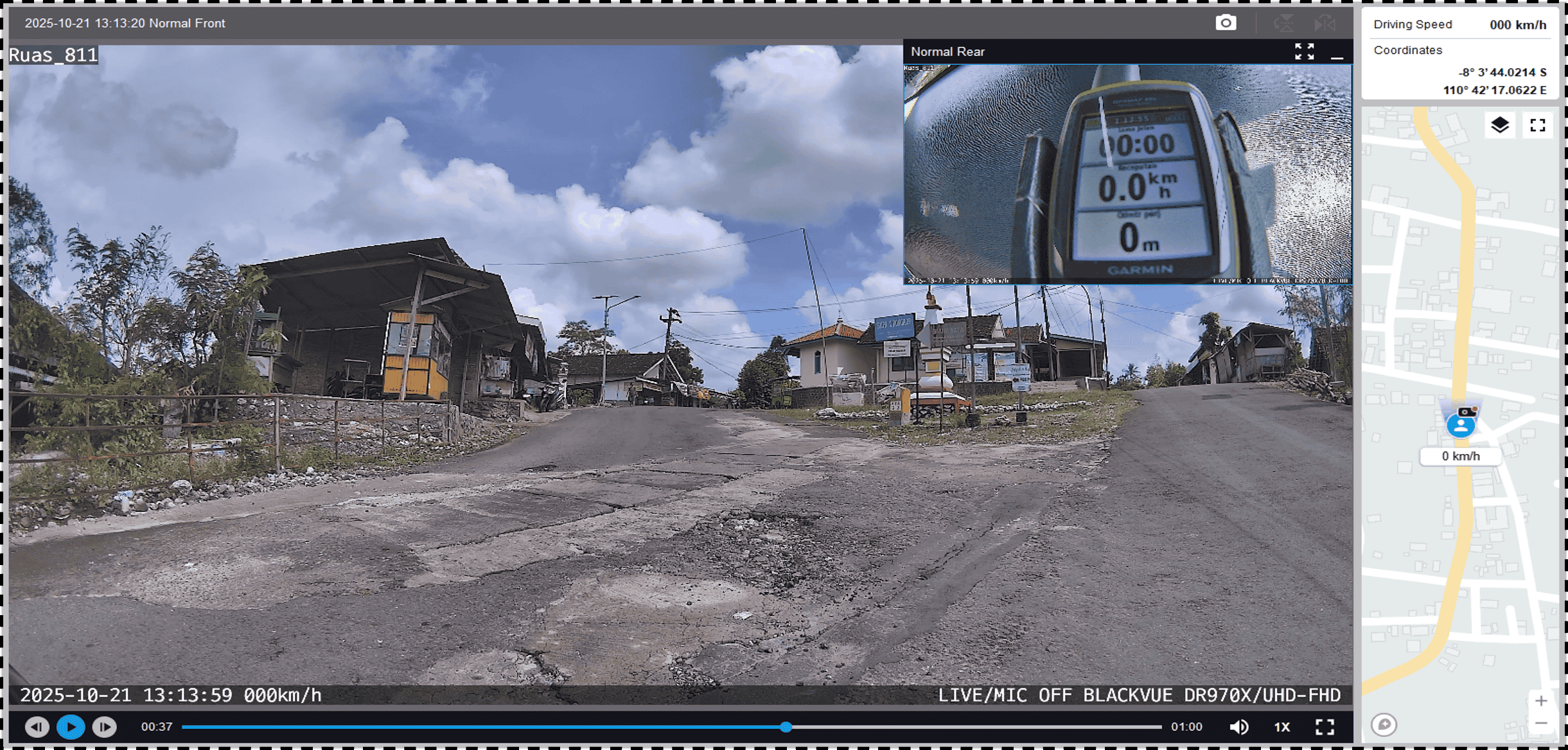Open the map layers selector
This screenshot has height=750, width=1568.
[1500, 125]
